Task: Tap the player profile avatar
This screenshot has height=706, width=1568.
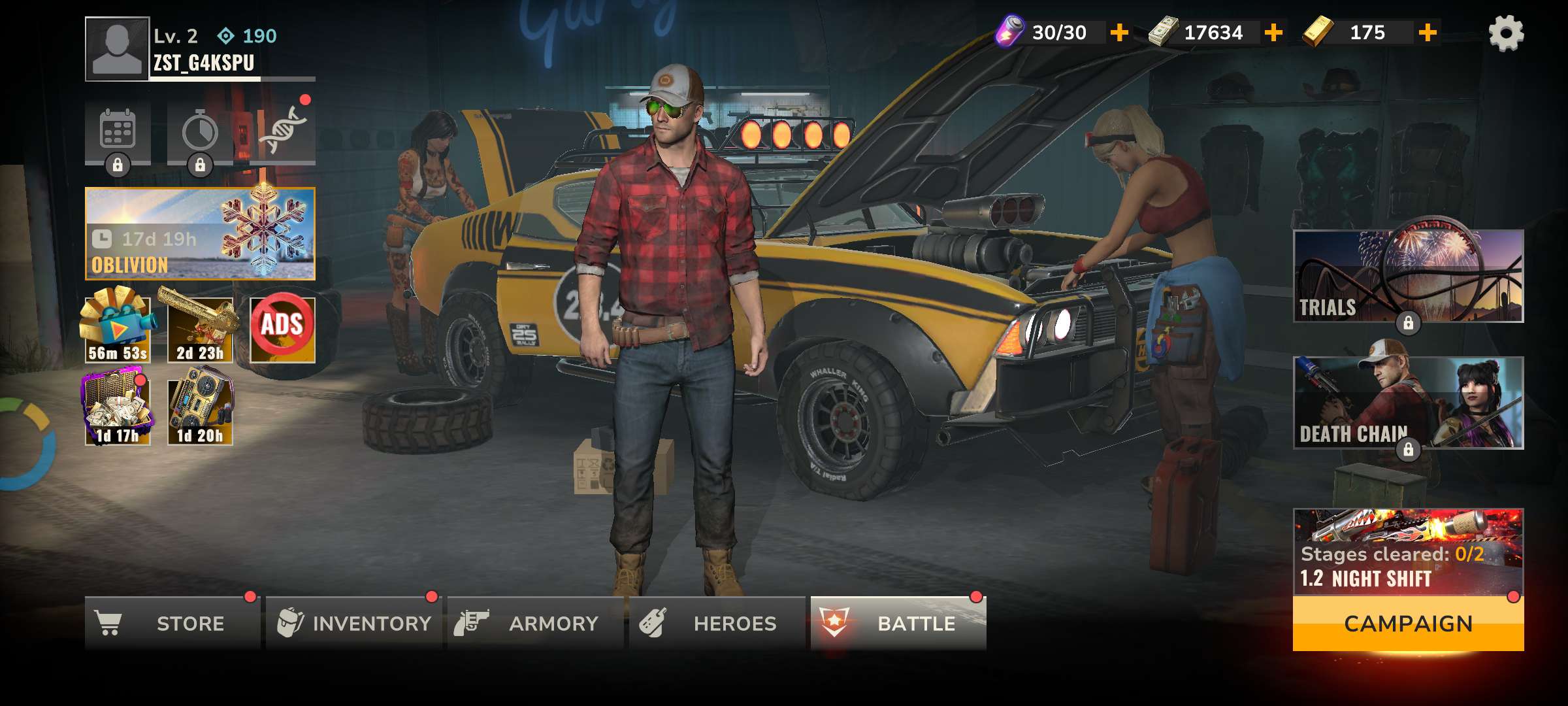Action: click(117, 49)
